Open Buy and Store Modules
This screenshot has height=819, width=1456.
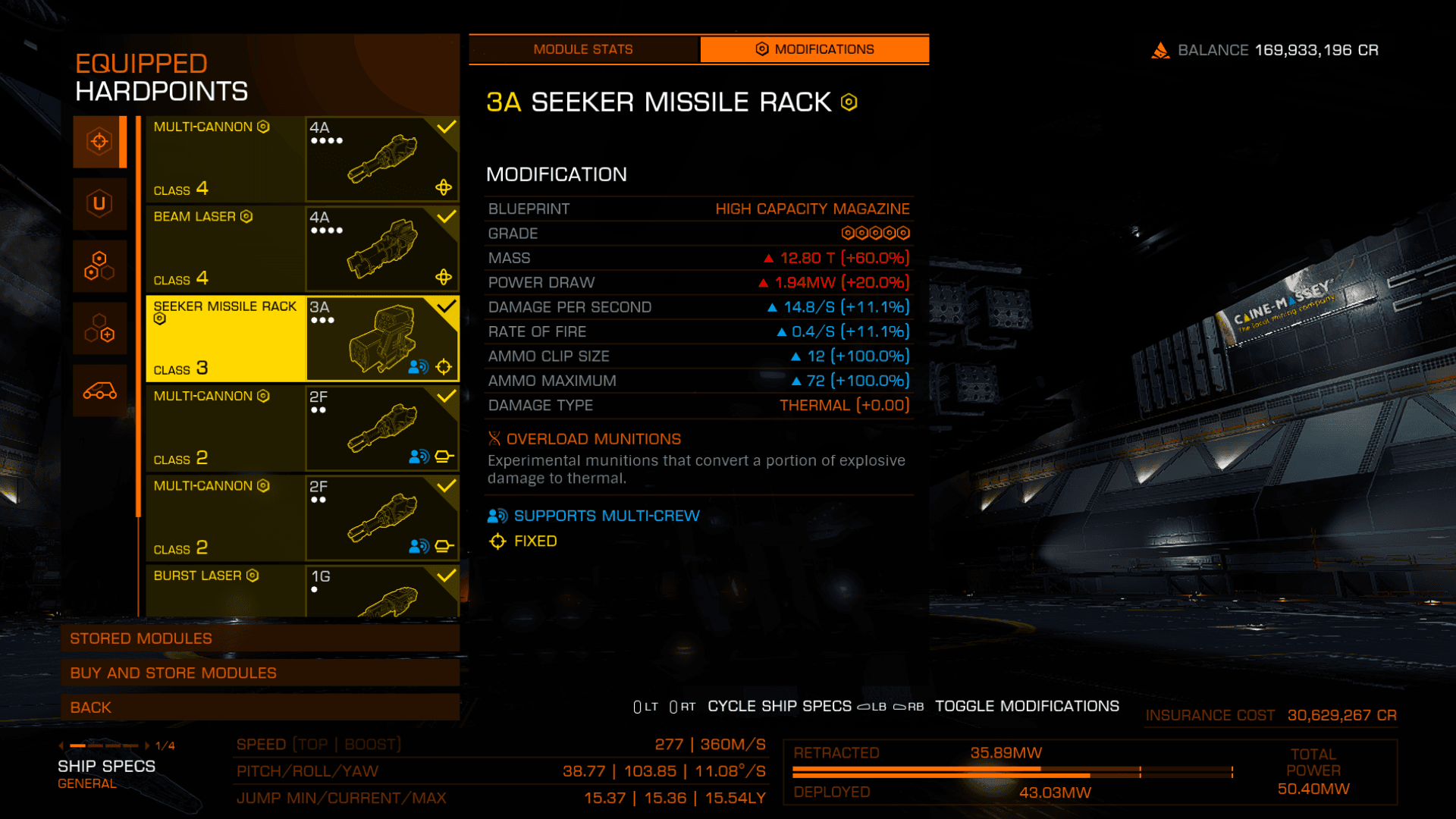[x=259, y=673]
